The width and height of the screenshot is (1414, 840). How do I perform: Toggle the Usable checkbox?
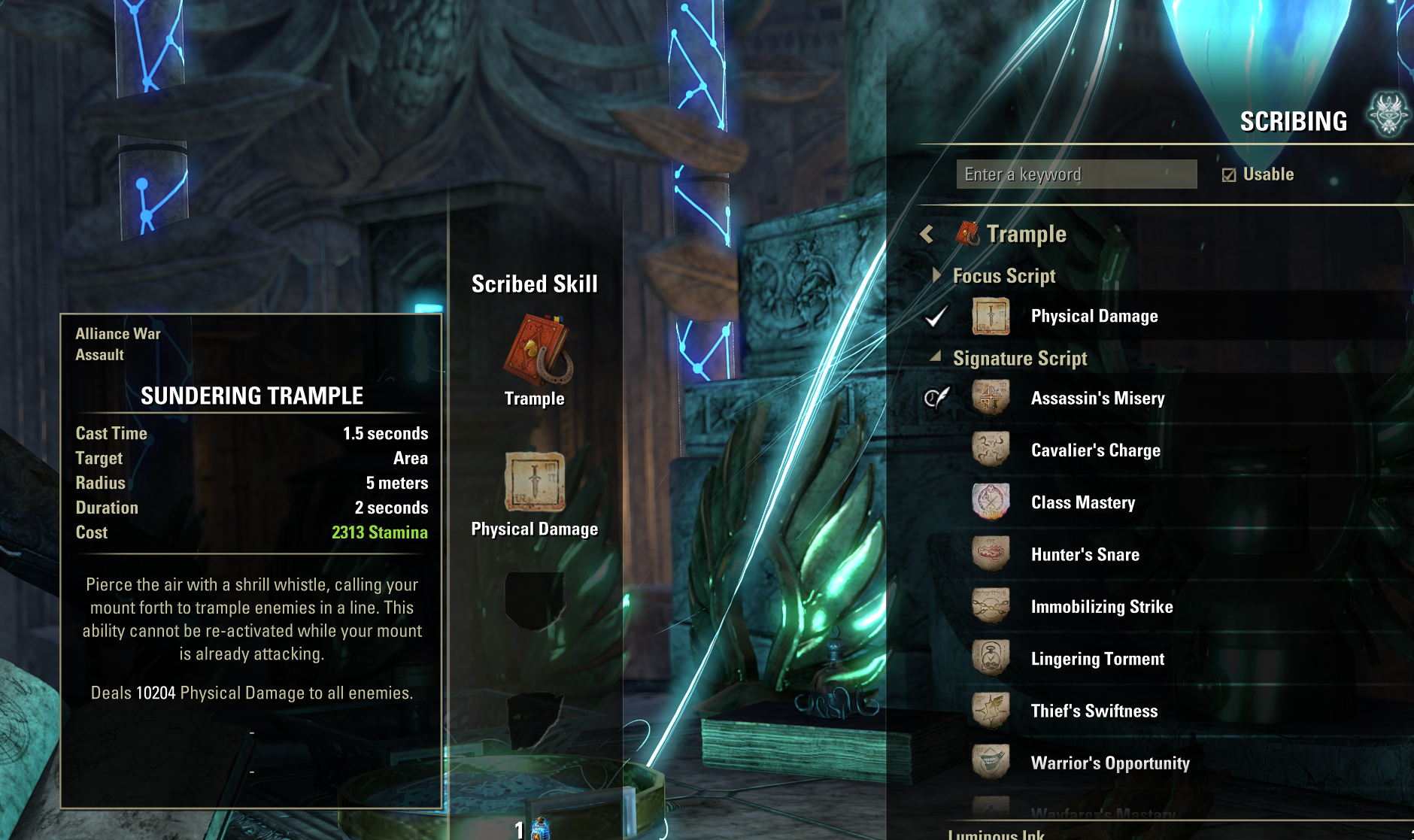(1229, 175)
